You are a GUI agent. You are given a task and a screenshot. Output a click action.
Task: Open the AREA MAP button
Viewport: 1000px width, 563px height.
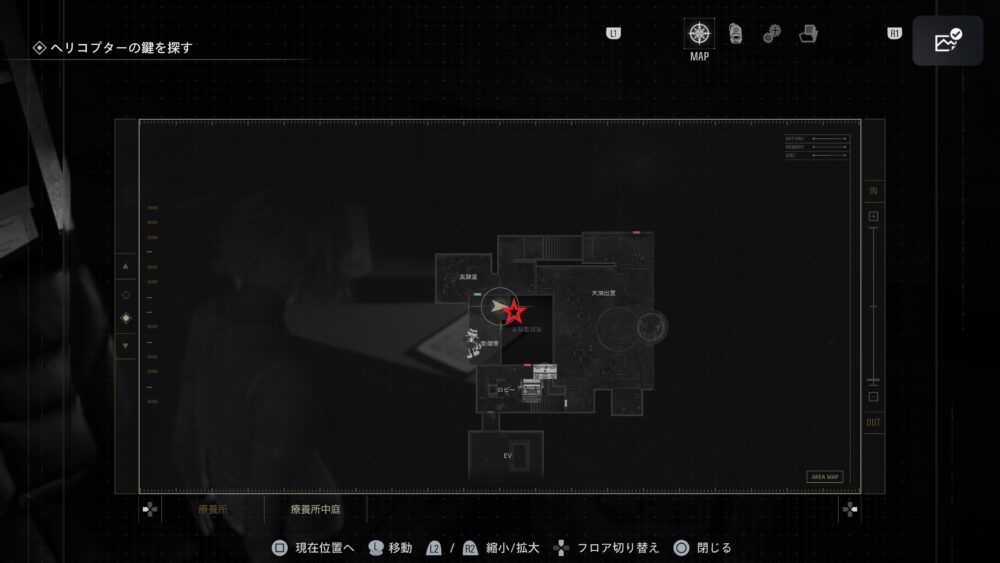[824, 477]
